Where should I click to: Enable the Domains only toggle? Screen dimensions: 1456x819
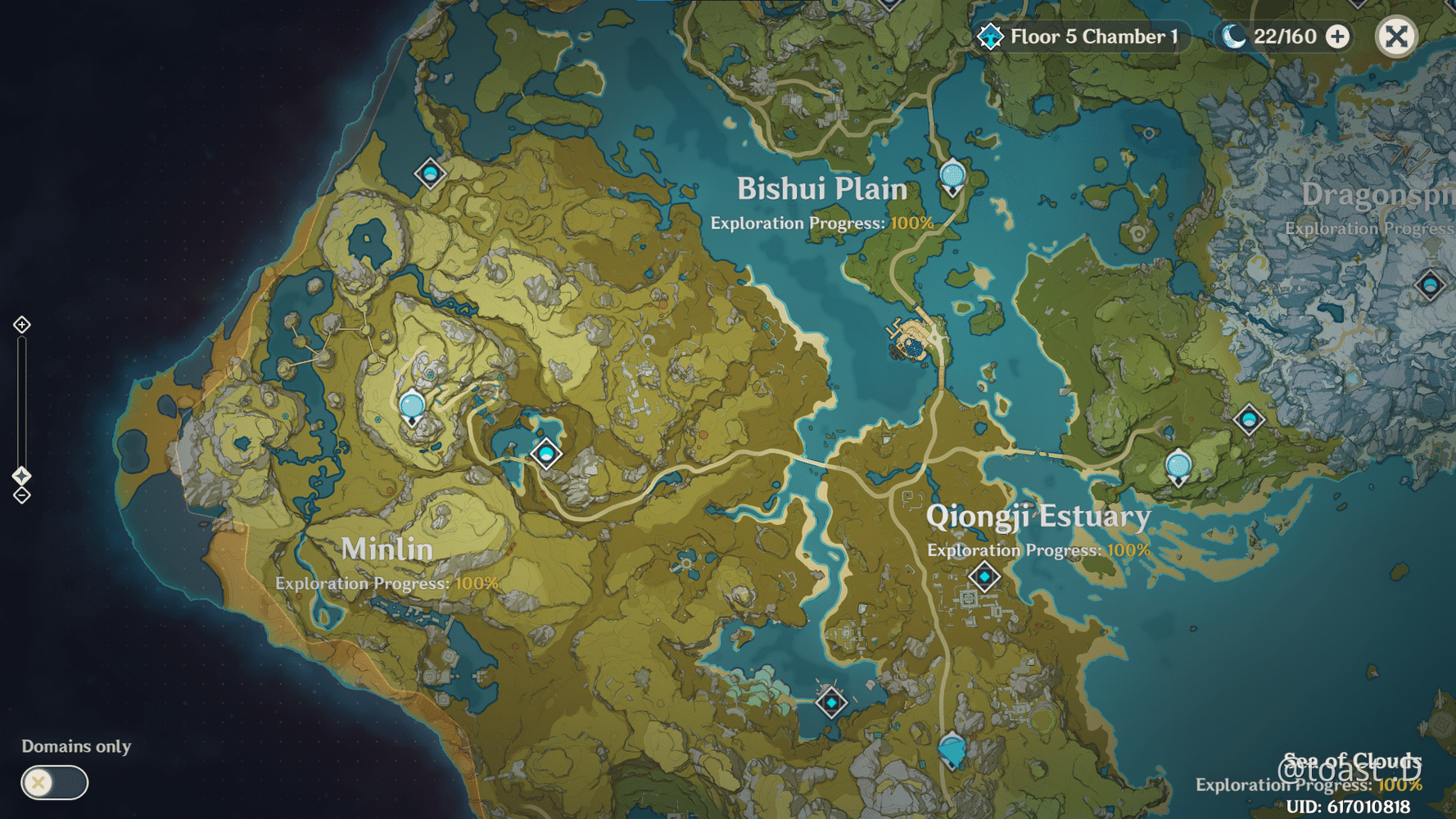[53, 783]
